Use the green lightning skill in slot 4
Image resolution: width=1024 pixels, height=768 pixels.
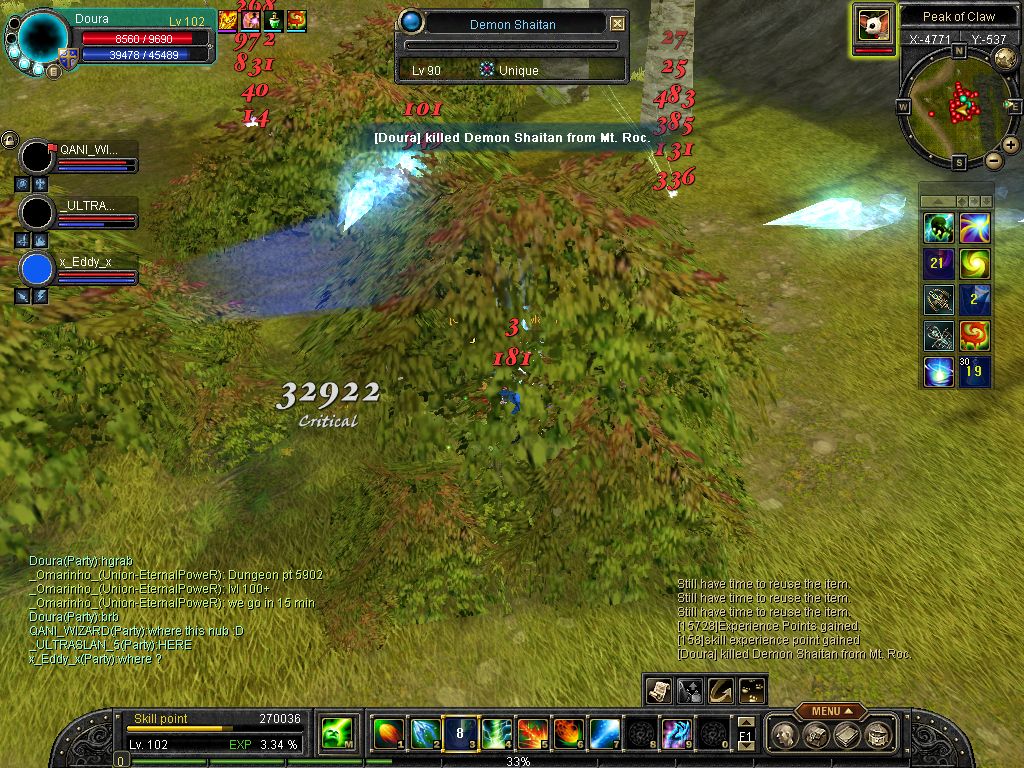coord(496,734)
